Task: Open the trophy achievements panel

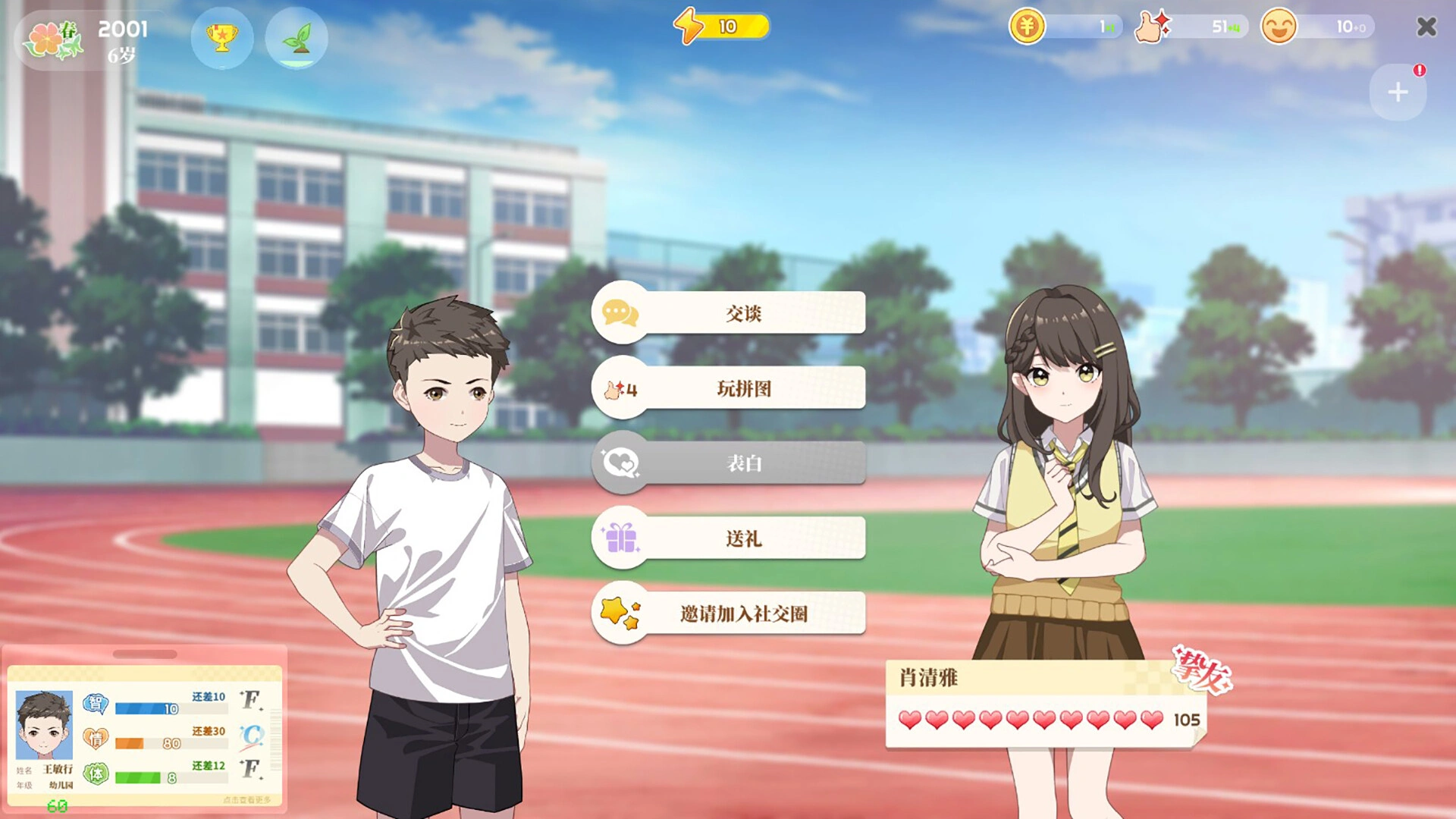Action: point(222,39)
